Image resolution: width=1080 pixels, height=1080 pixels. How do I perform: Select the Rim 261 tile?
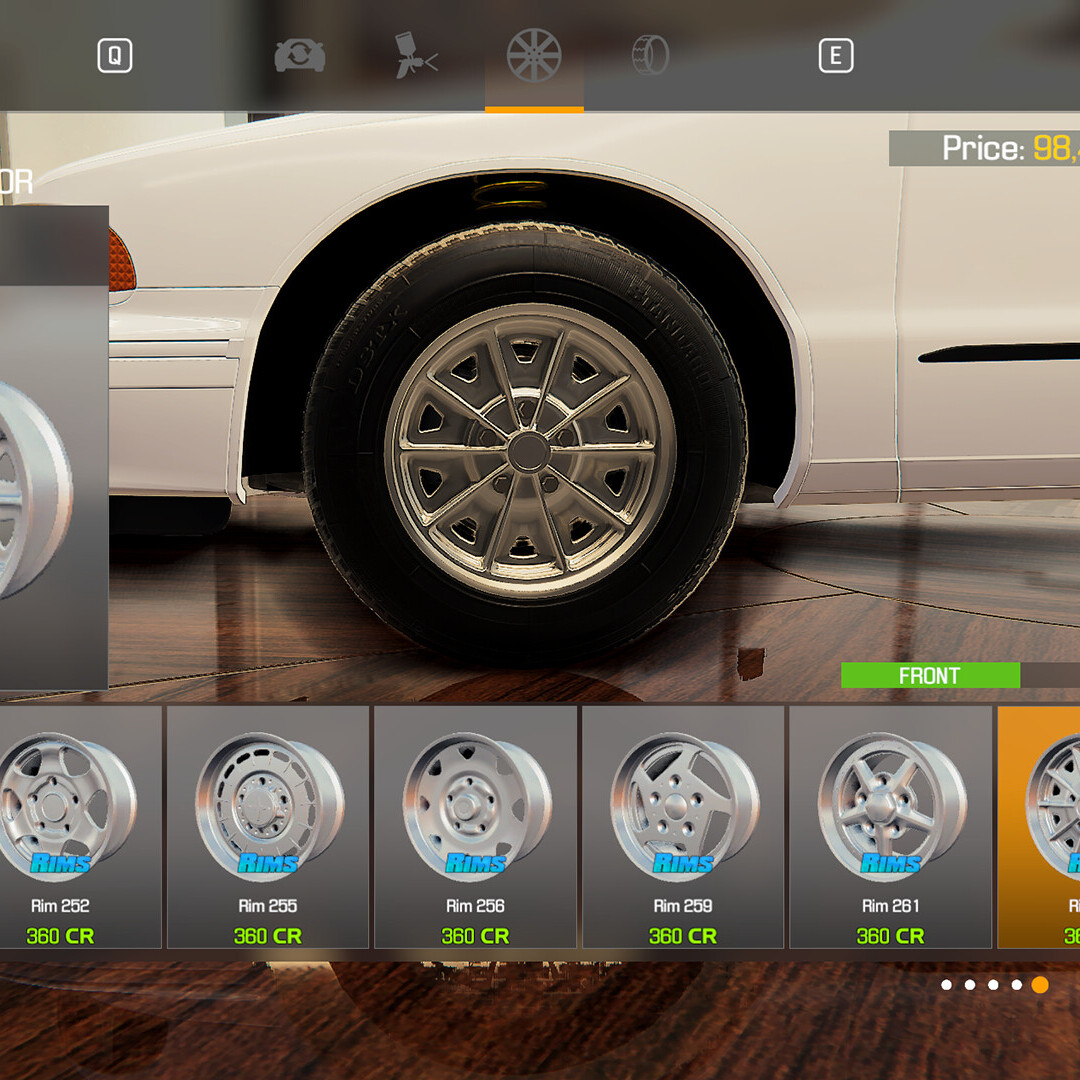[x=890, y=827]
